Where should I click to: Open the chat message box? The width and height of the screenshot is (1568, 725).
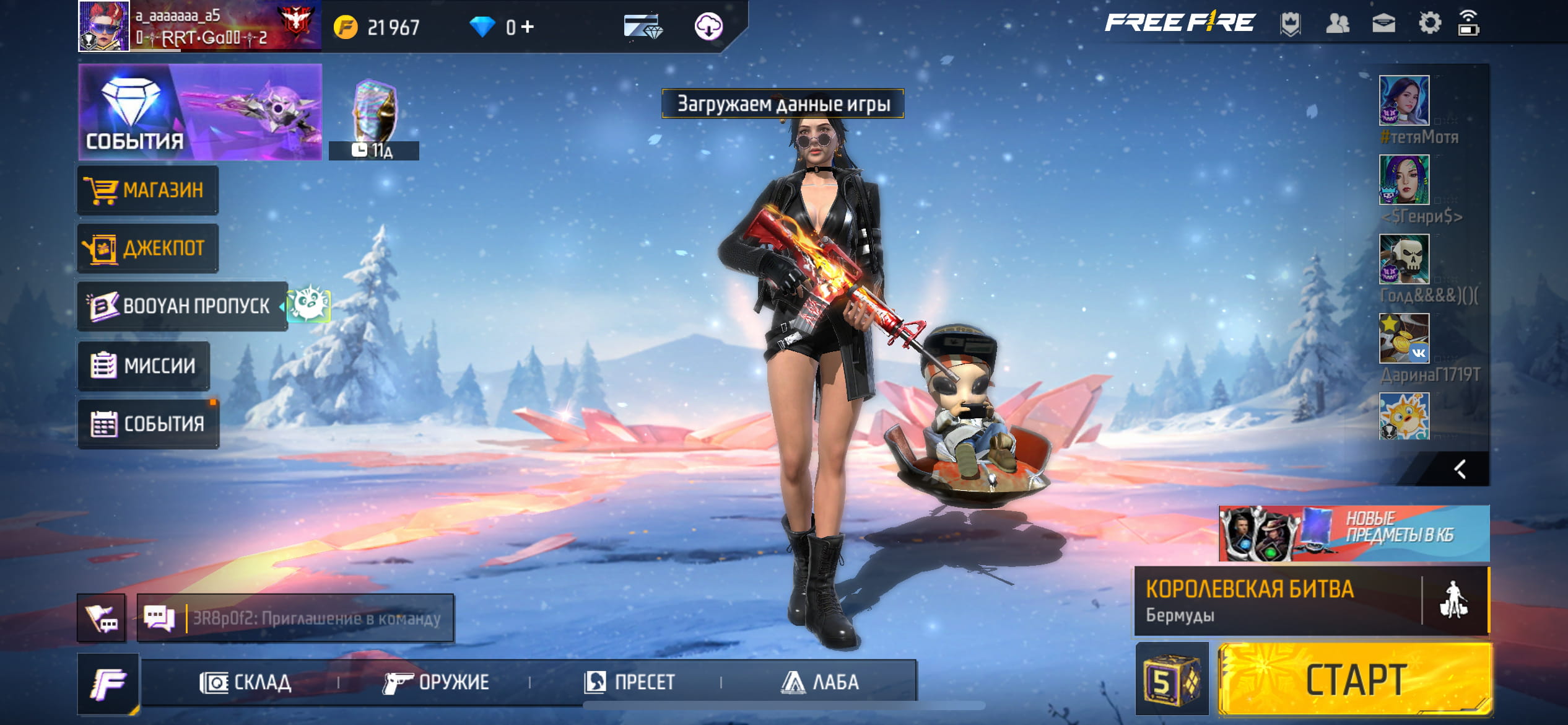click(295, 618)
